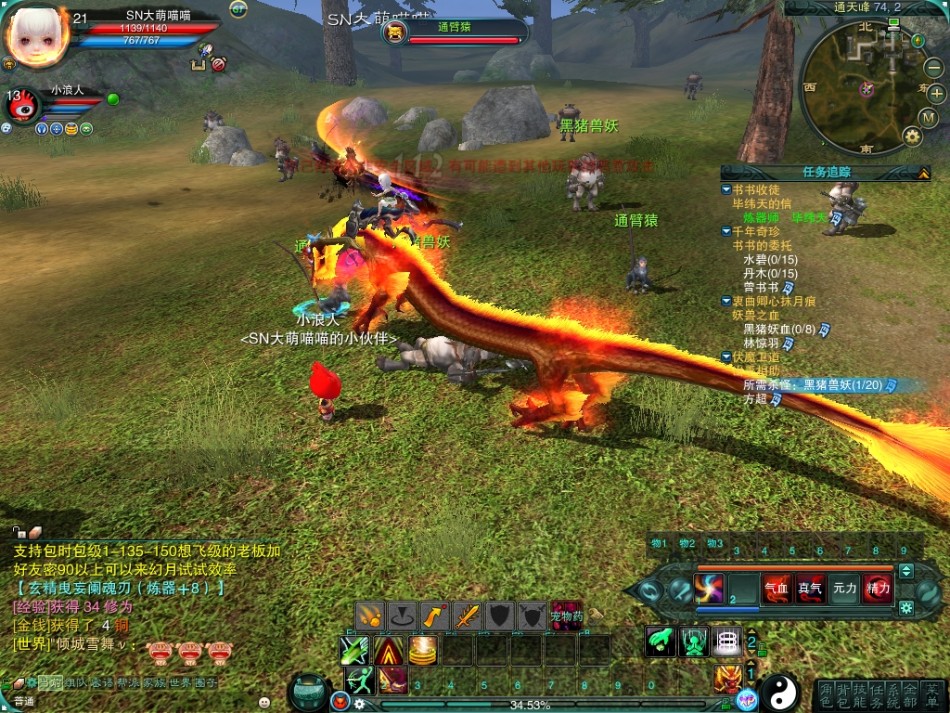The width and height of the screenshot is (950, 713).
Task: Select the 精力 slot
Action: pos(879,589)
